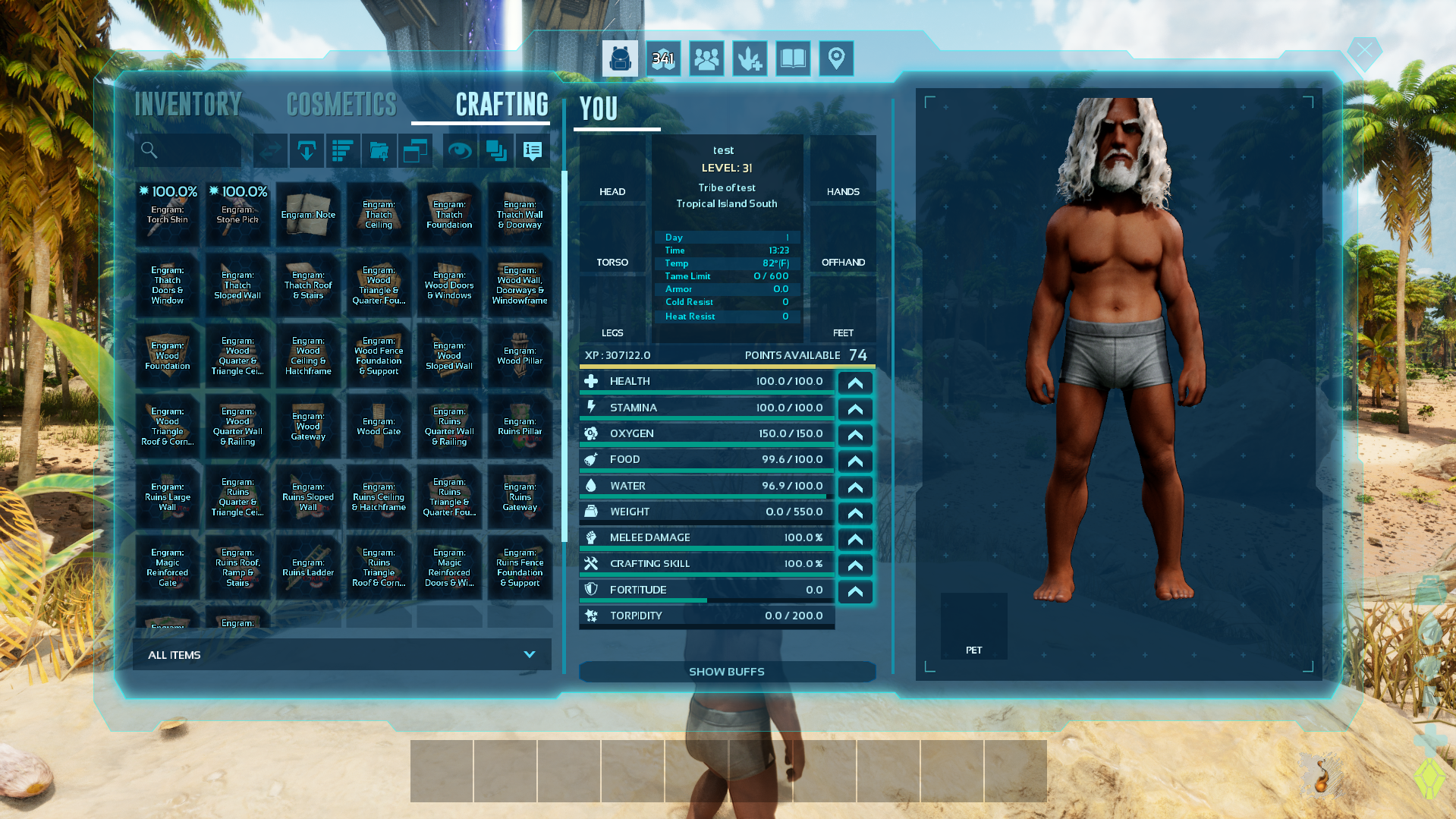Close the inventory window

[1364, 51]
